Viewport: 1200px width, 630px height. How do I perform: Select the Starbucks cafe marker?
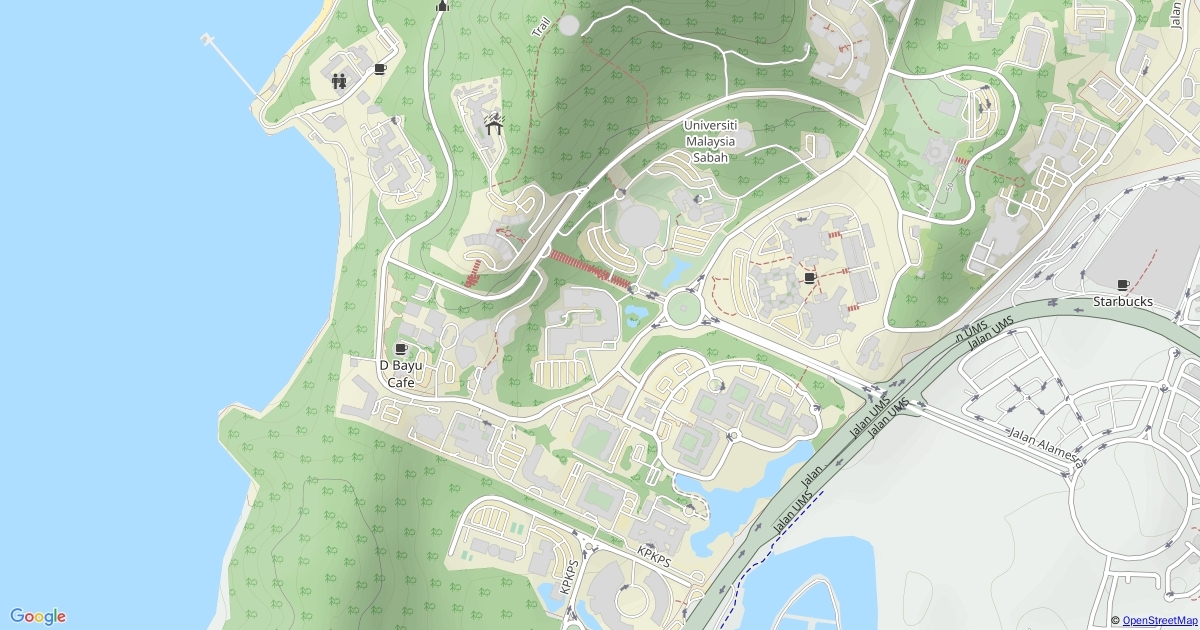(x=1123, y=285)
